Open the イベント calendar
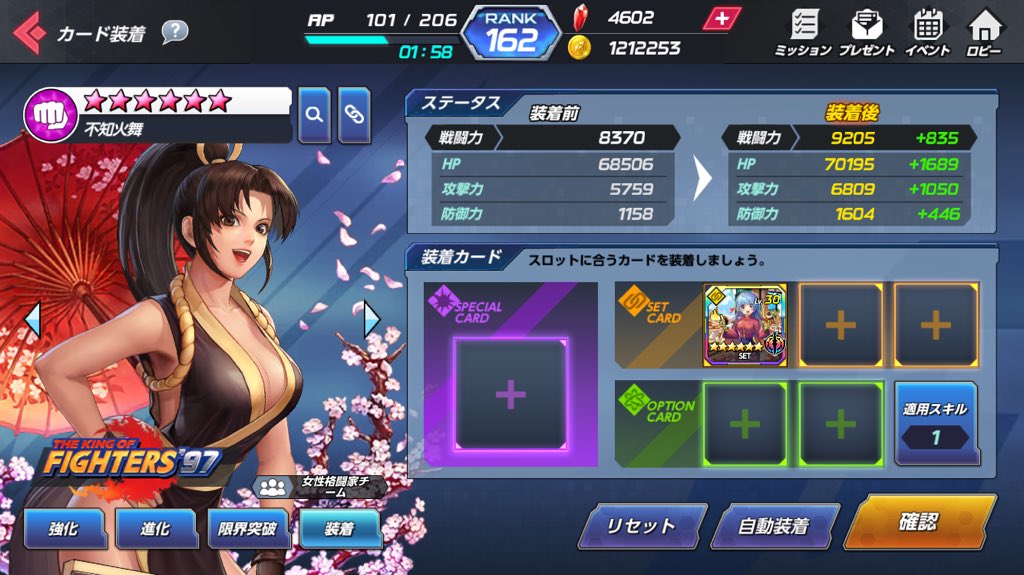The image size is (1024, 575). [x=927, y=32]
